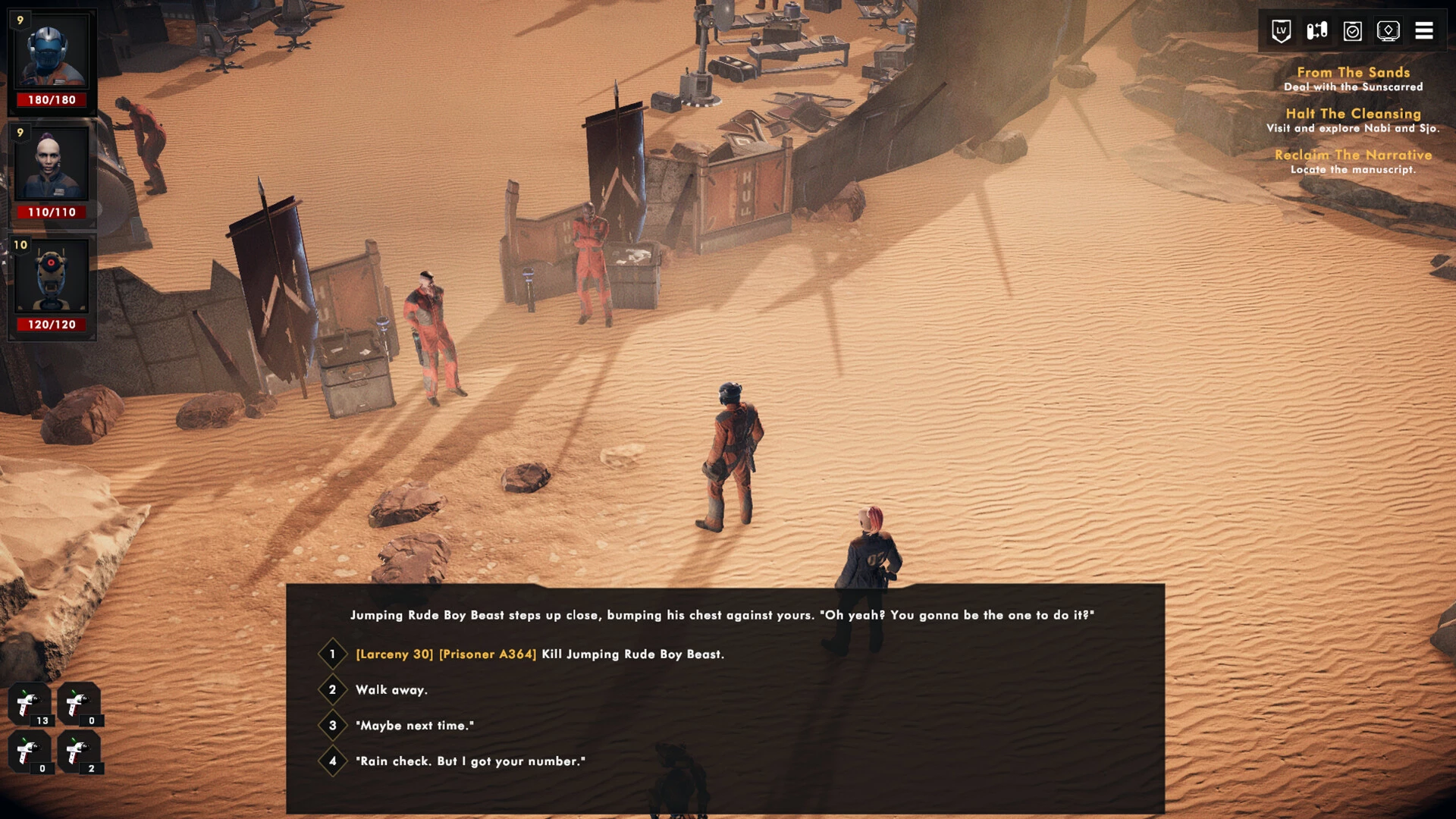1456x819 pixels.
Task: Reply with "Maybe next time."
Action: [x=414, y=726]
